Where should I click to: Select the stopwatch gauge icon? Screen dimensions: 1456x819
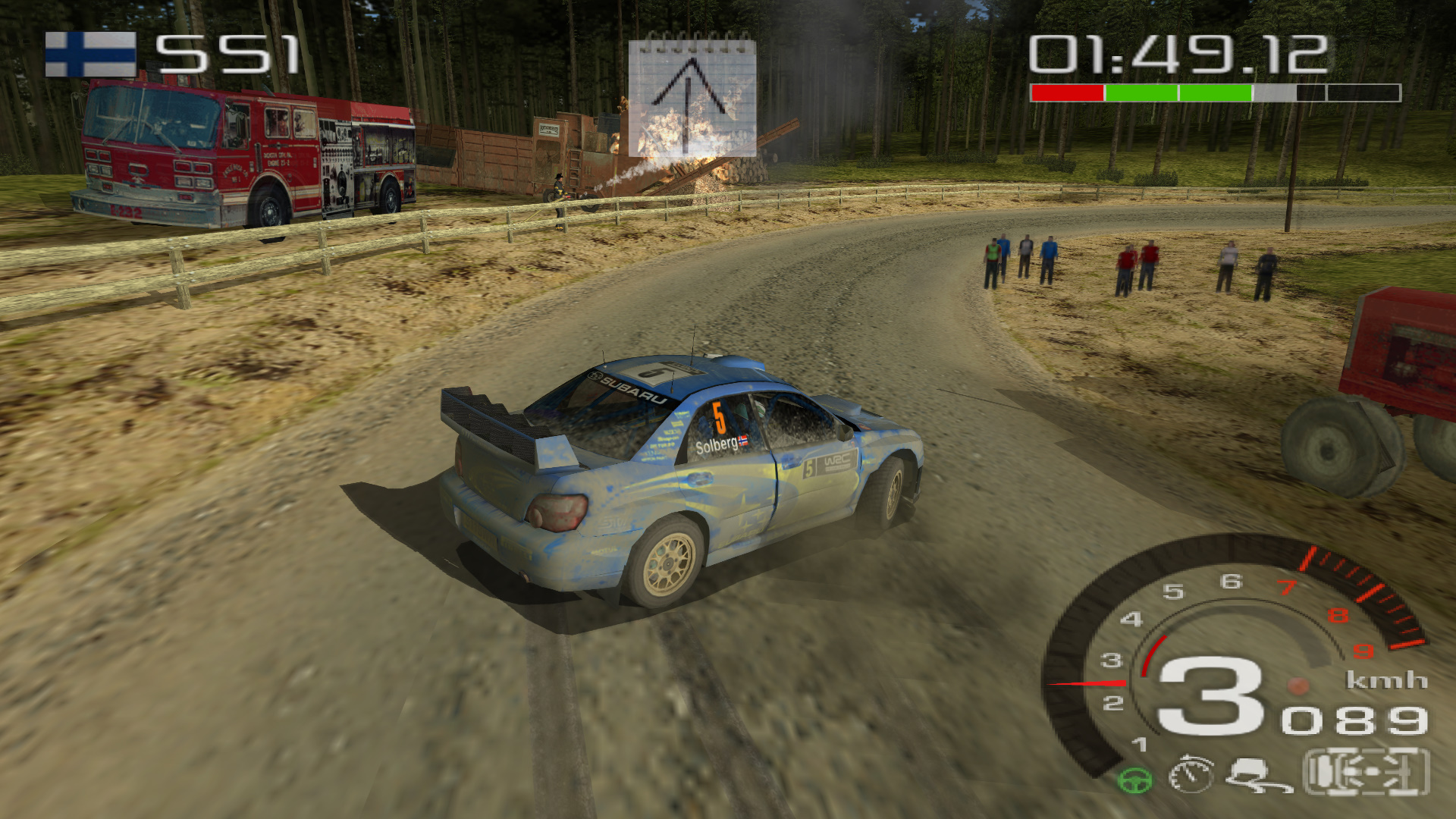point(1191,775)
